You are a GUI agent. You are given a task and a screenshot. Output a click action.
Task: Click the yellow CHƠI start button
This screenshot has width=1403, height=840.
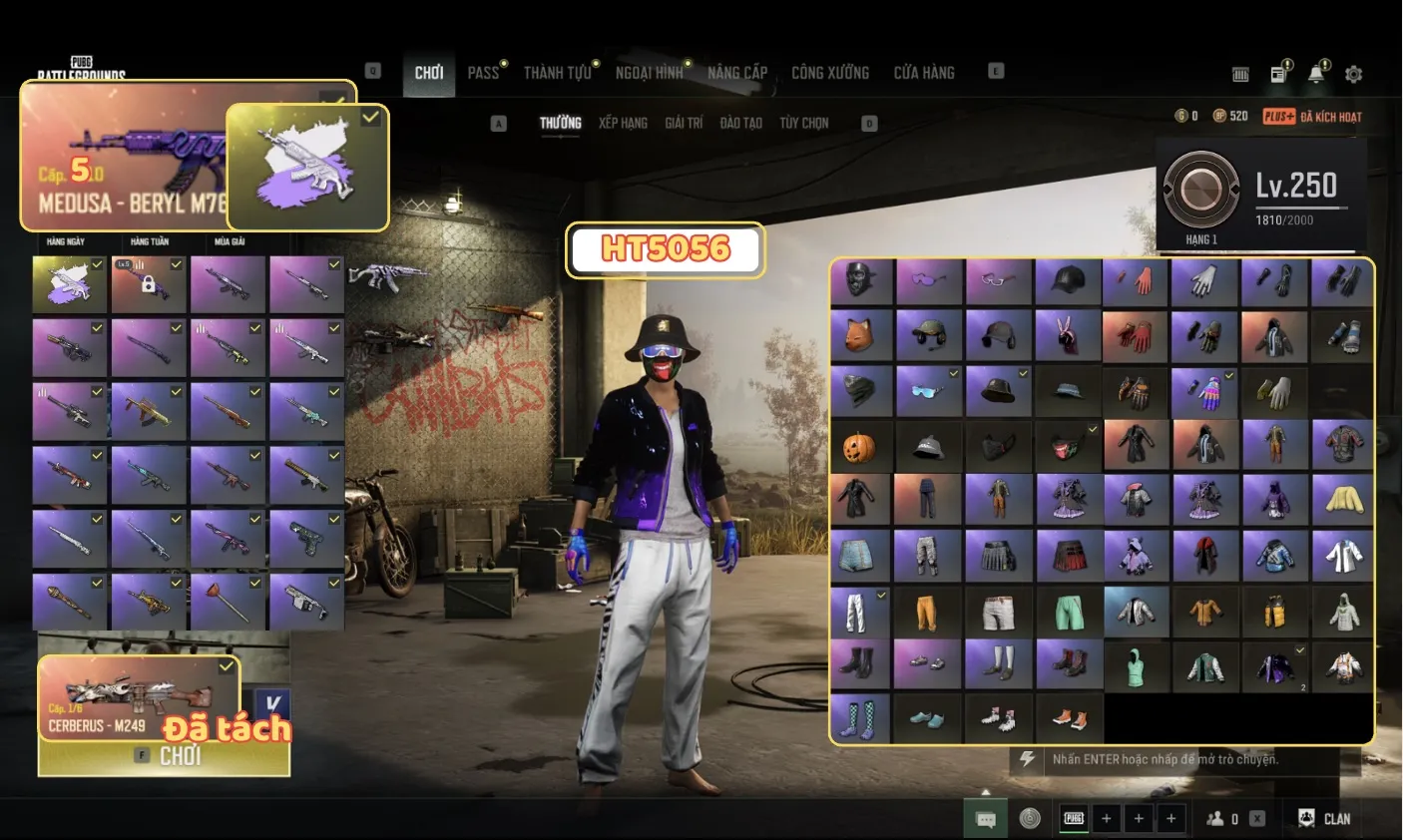(x=165, y=757)
